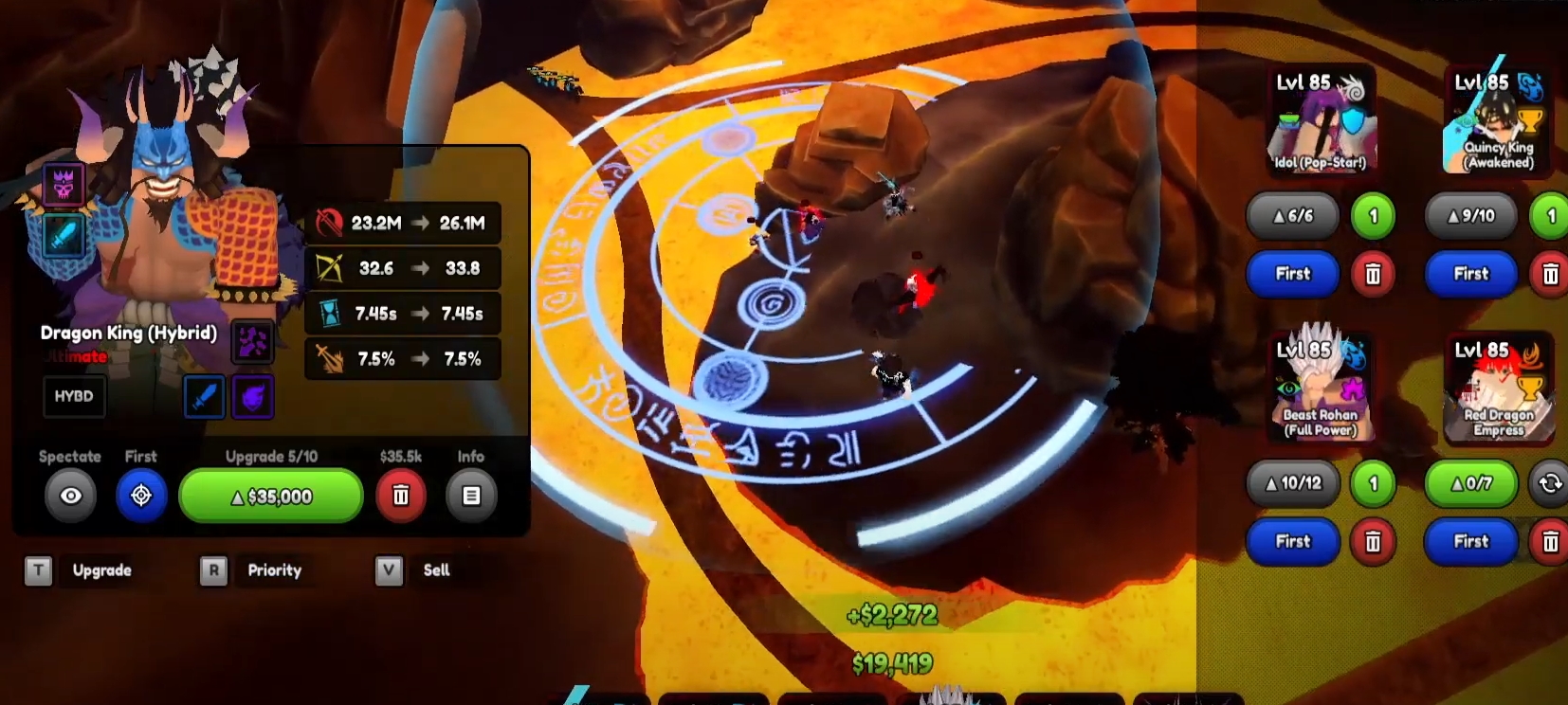Sell the Beast Rohan unit
This screenshot has height=705, width=1568.
pos(1373,541)
